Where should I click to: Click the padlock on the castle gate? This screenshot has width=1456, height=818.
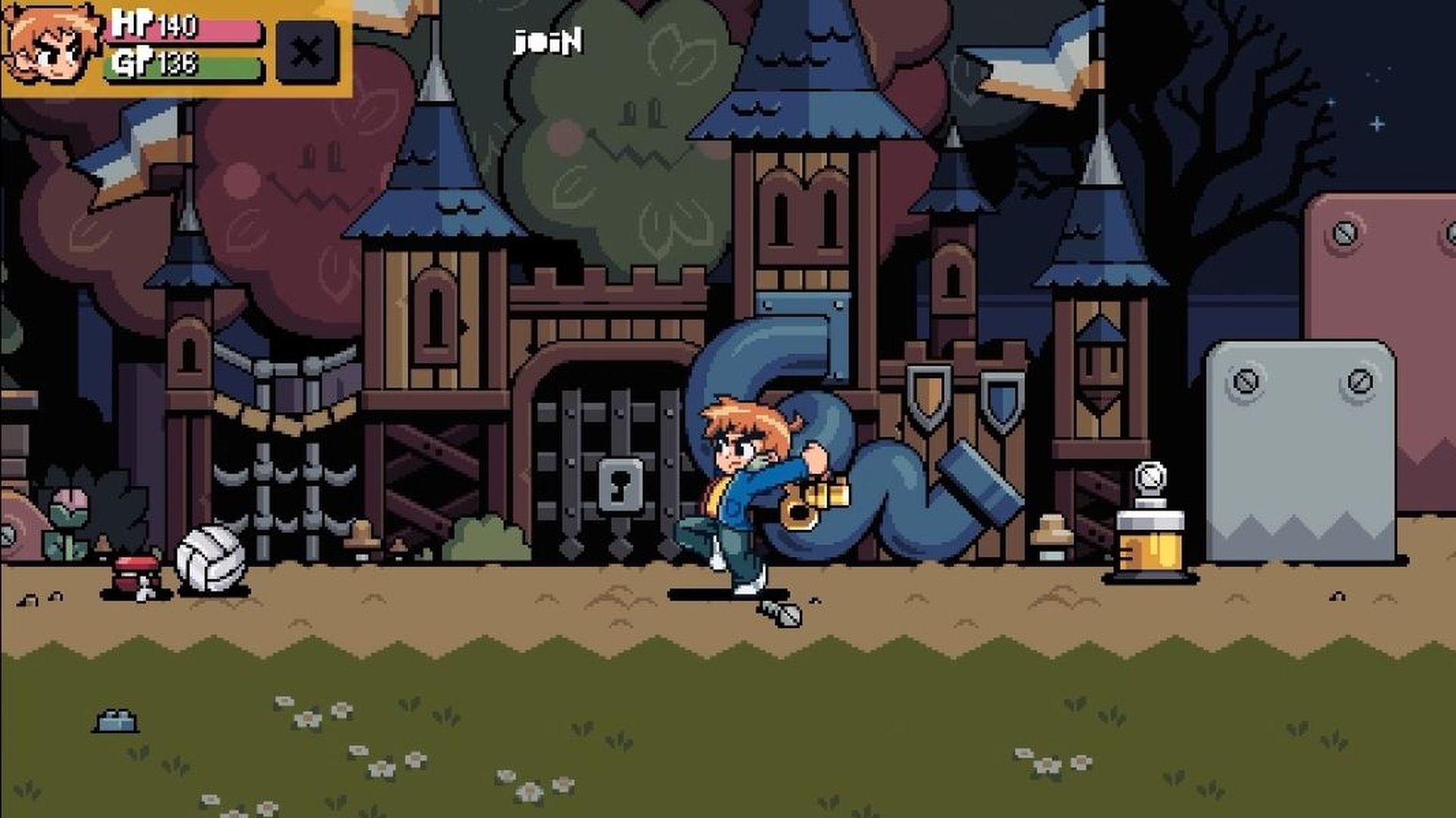621,485
